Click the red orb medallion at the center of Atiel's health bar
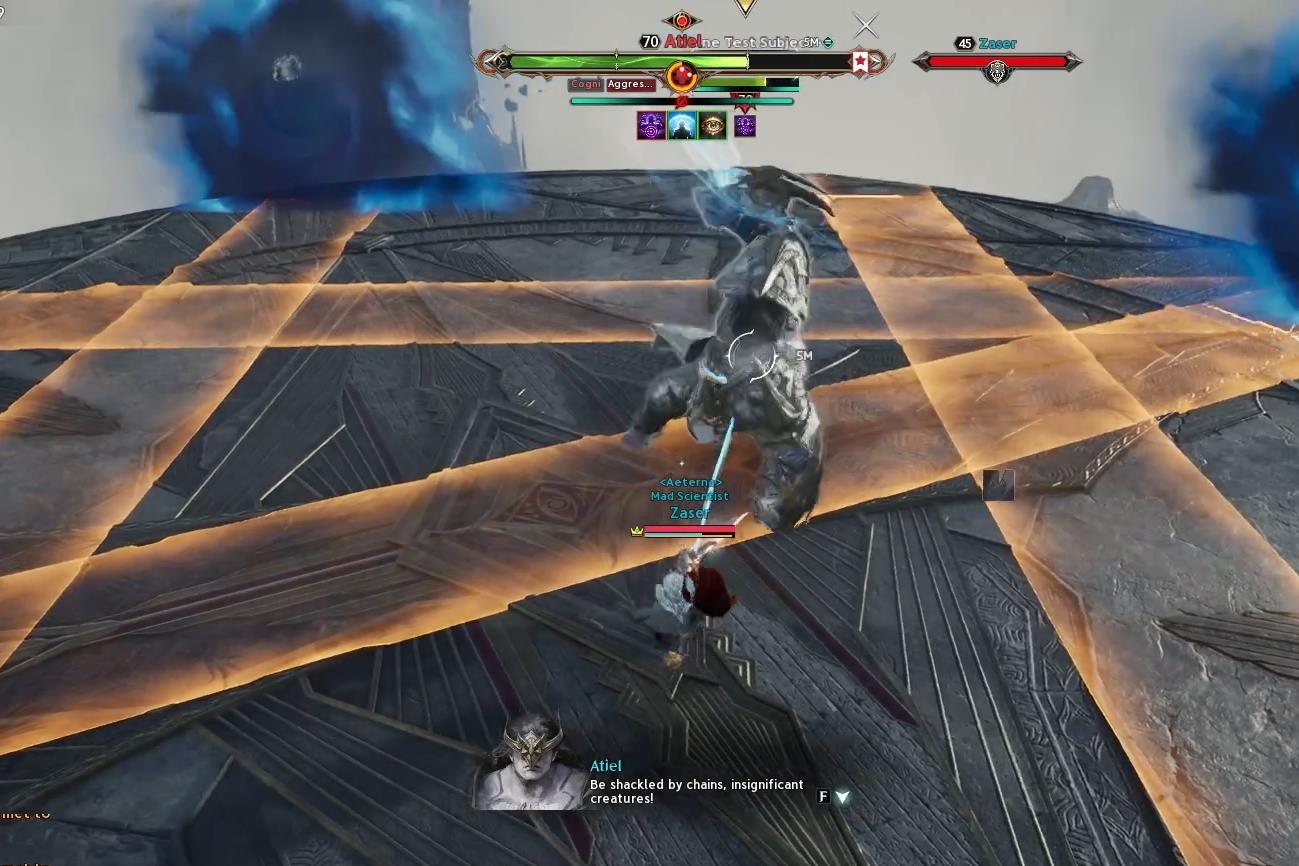1299x866 pixels. (681, 72)
